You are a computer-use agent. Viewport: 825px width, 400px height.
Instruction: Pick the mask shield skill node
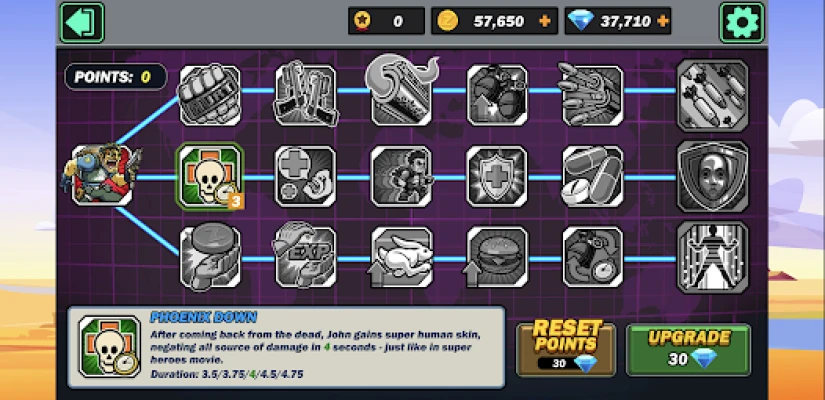712,175
